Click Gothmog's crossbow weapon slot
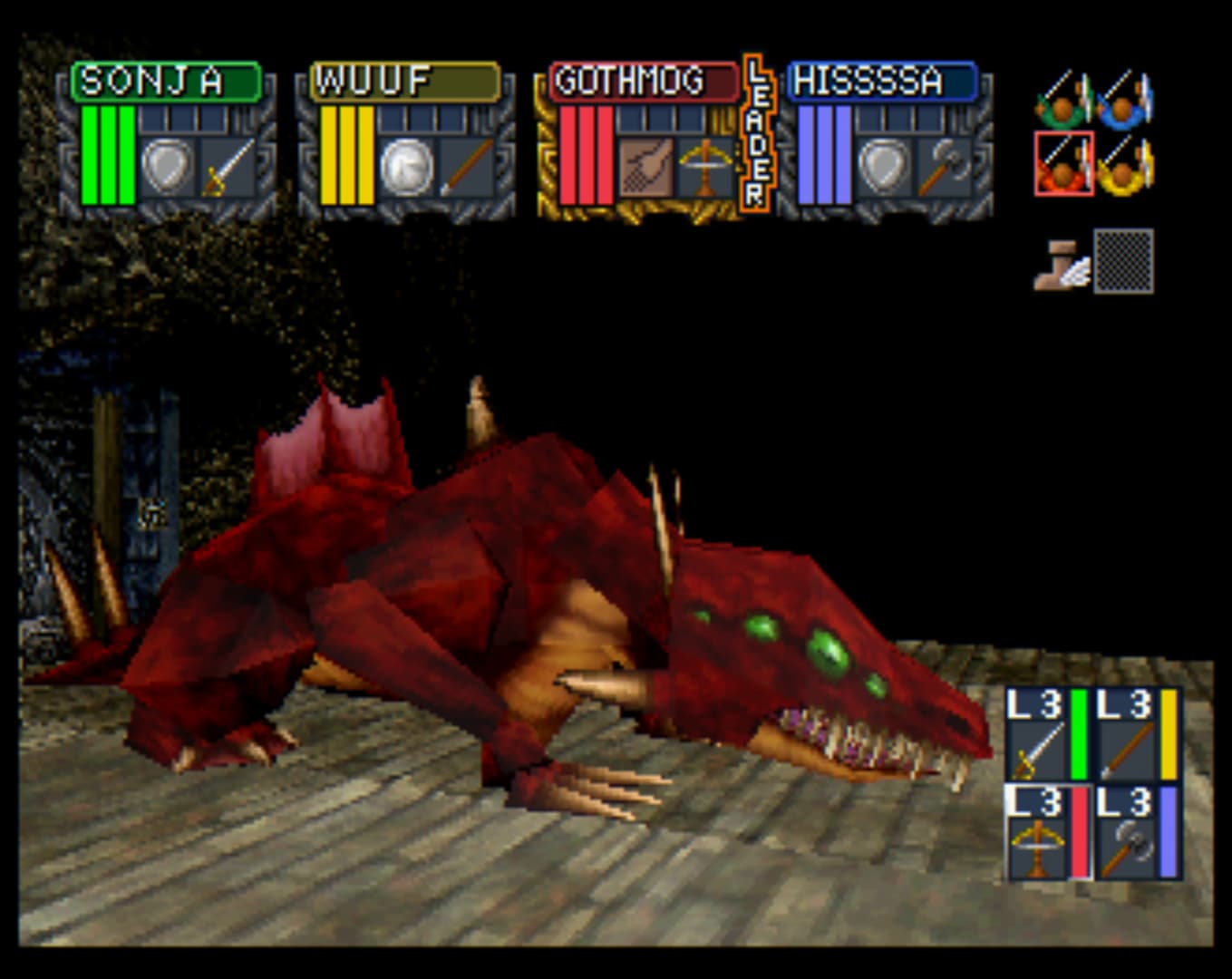 (704, 168)
